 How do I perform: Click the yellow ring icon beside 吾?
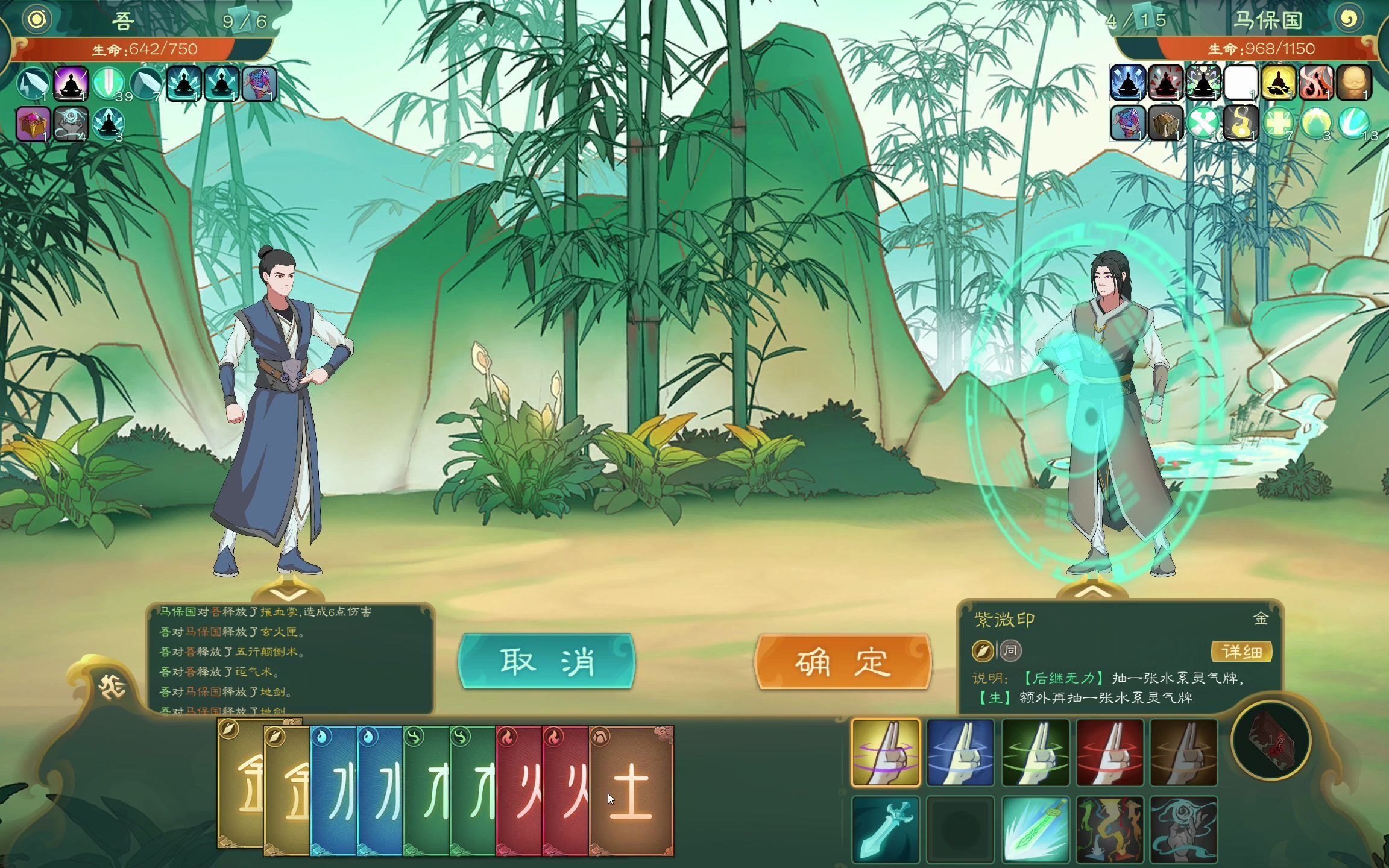37,19
